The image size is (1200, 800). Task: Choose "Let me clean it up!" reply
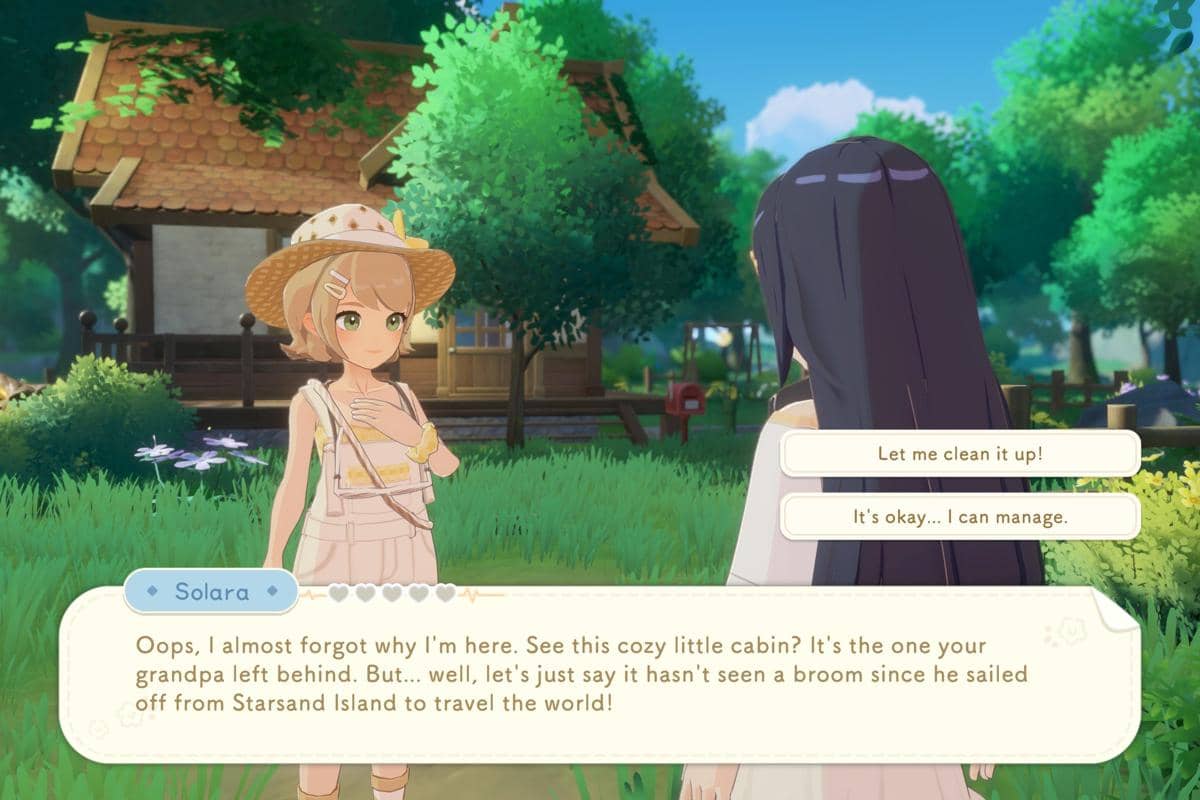pyautogui.click(x=960, y=453)
